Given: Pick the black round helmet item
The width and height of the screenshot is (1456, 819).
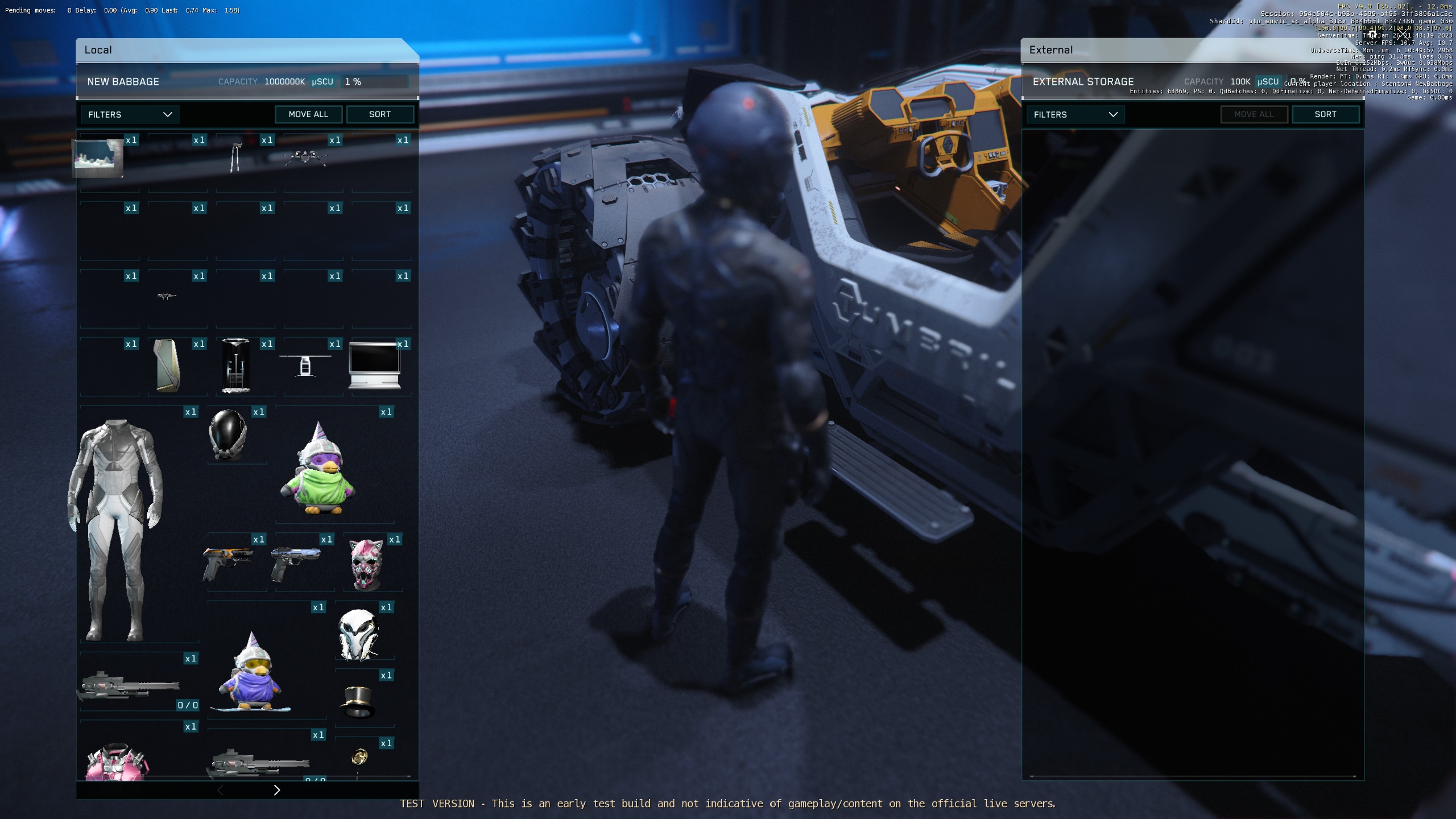Looking at the screenshot, I should pyautogui.click(x=228, y=435).
